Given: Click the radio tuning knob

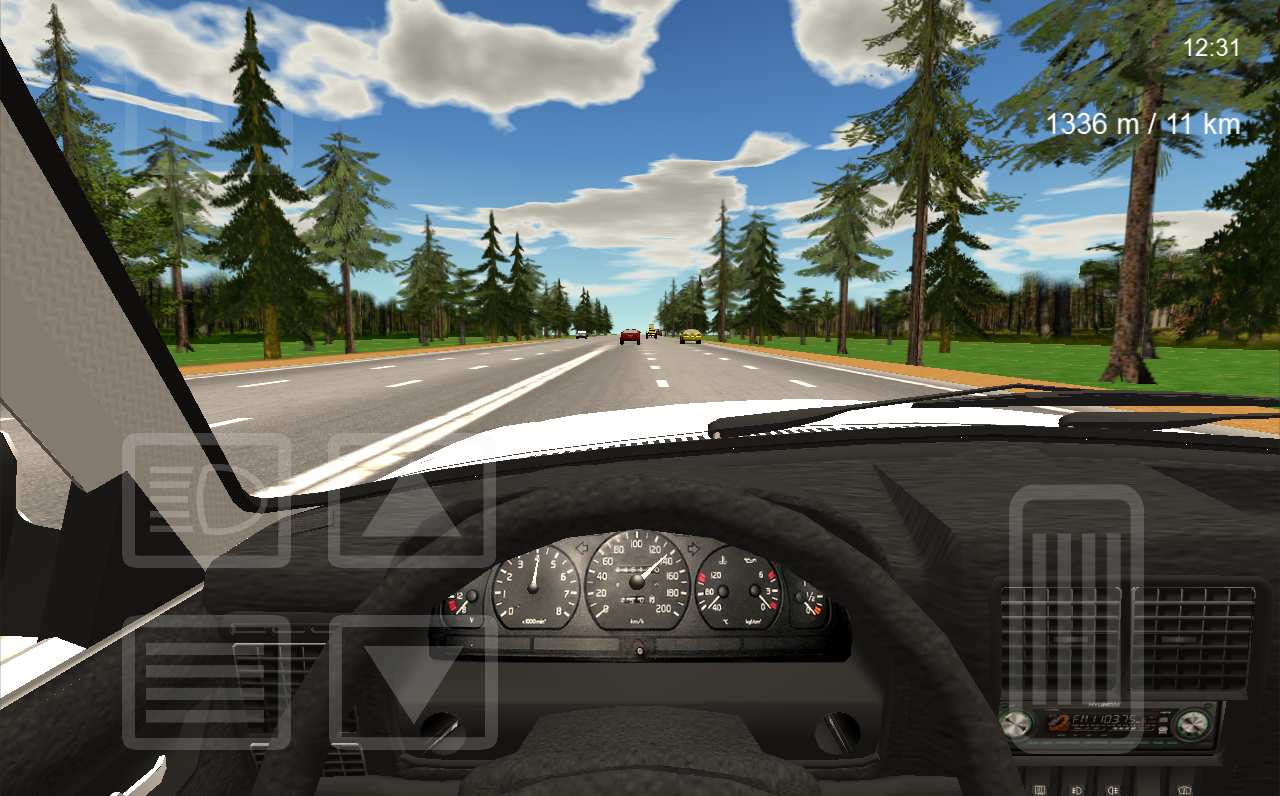Looking at the screenshot, I should pyautogui.click(x=1192, y=723).
